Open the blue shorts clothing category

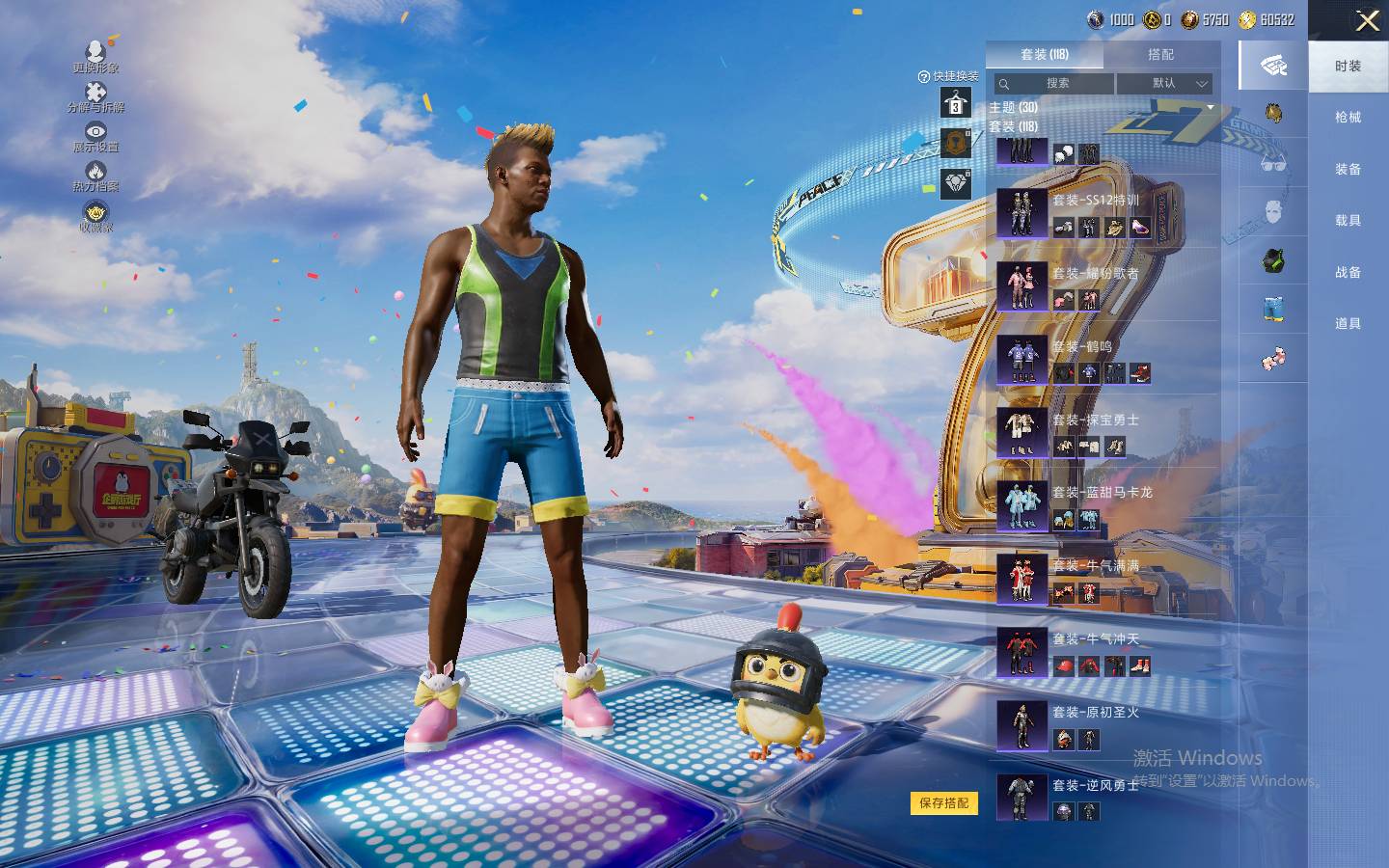click(x=1273, y=310)
